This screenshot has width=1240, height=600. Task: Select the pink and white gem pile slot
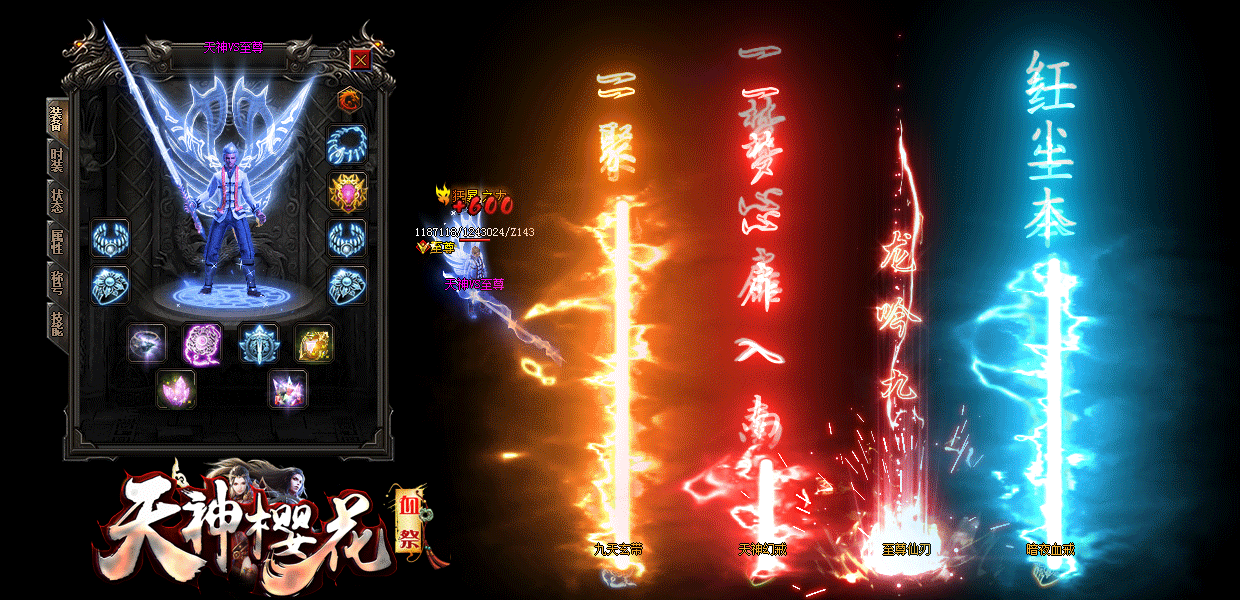tap(287, 389)
